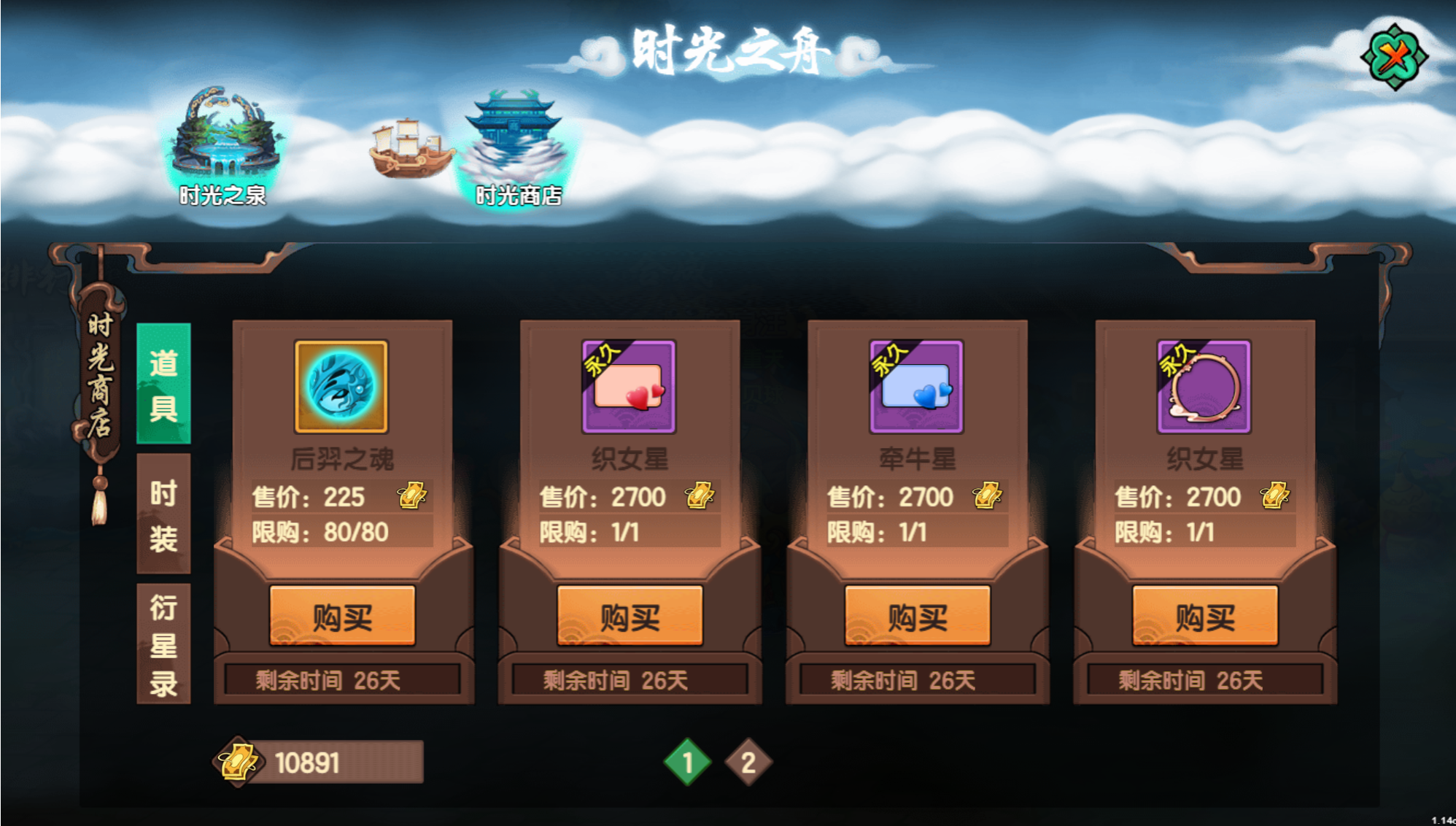Viewport: 1456px width, 826px height.
Task: Click 购买 under the pink 织女星
Action: (x=629, y=617)
